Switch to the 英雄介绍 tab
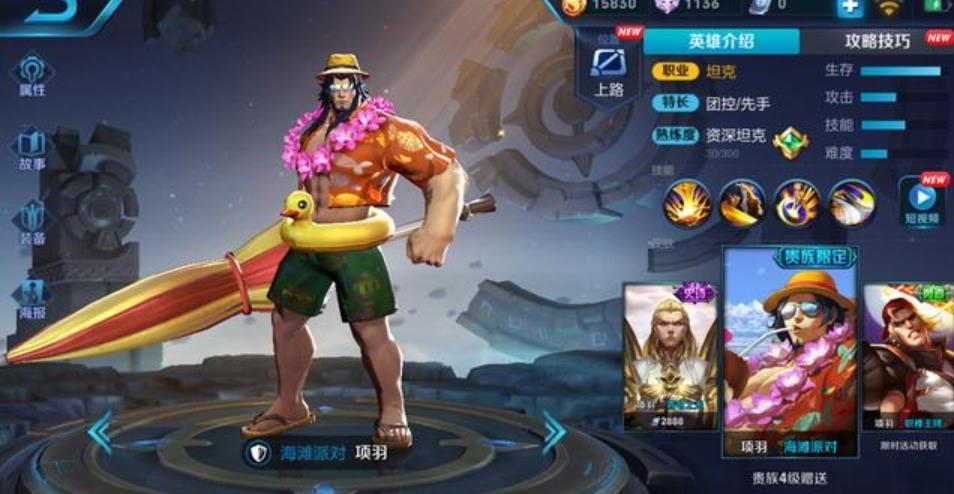 (721, 41)
